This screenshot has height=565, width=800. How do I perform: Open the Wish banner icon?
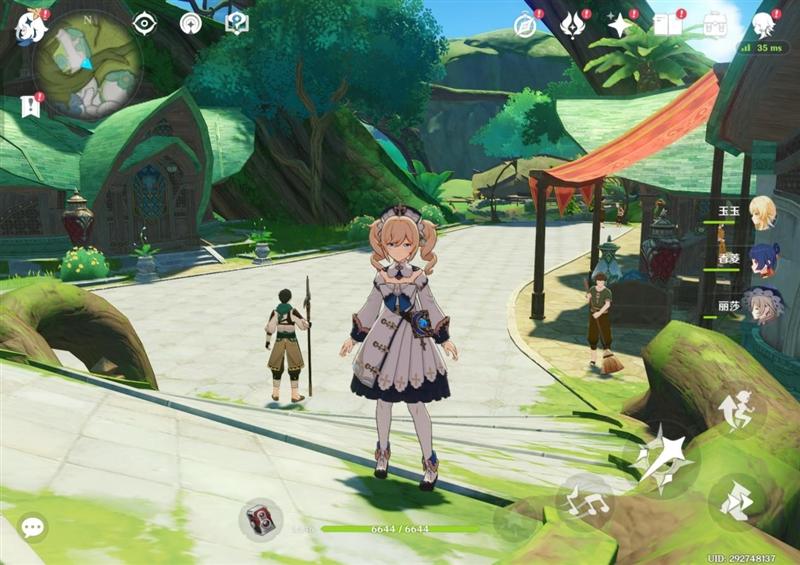573,25
